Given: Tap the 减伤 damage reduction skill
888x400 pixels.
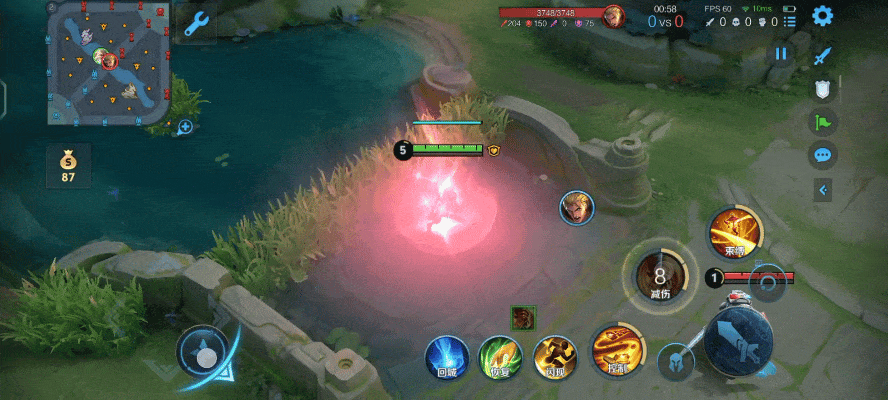Looking at the screenshot, I should tap(660, 274).
